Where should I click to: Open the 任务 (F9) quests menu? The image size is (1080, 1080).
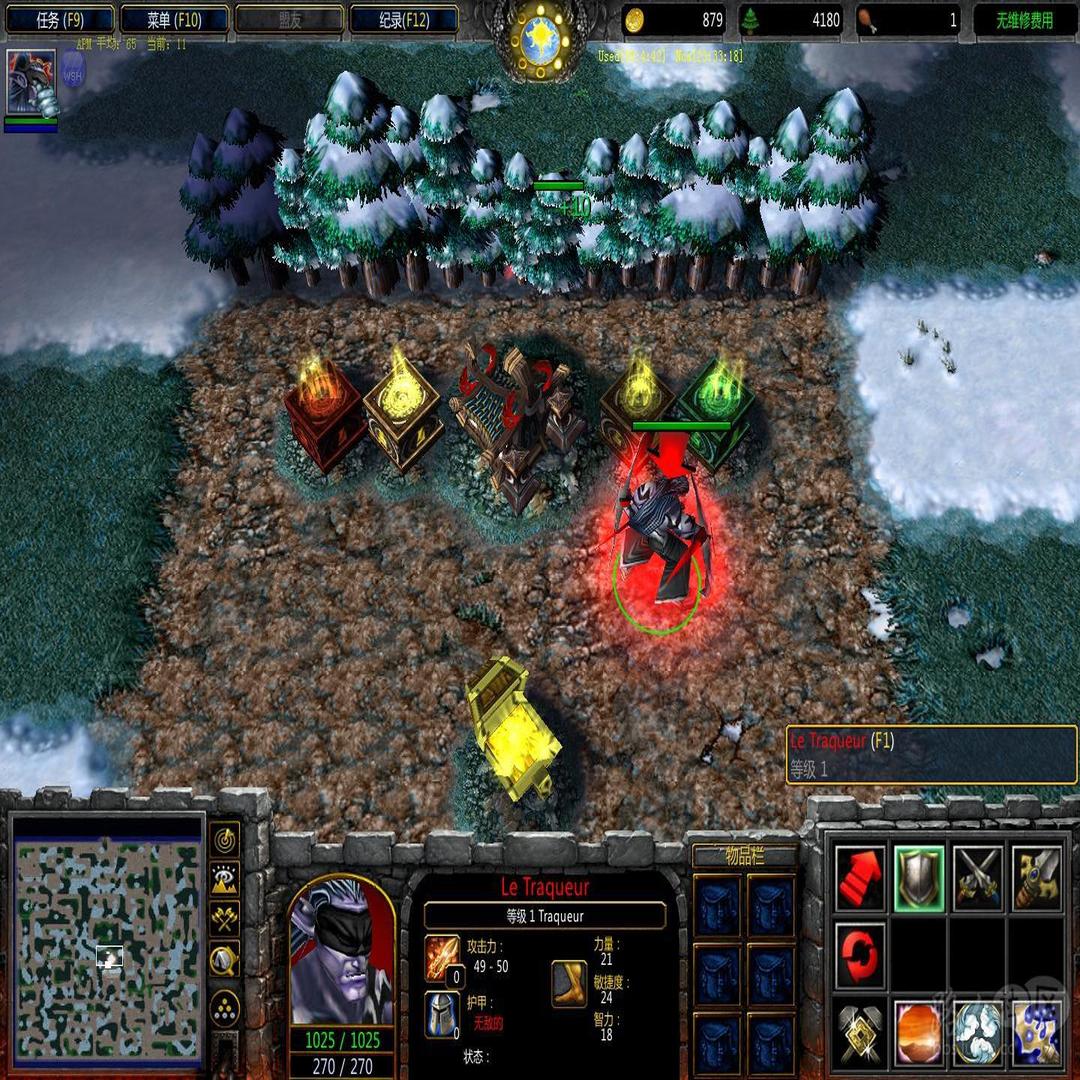point(59,19)
